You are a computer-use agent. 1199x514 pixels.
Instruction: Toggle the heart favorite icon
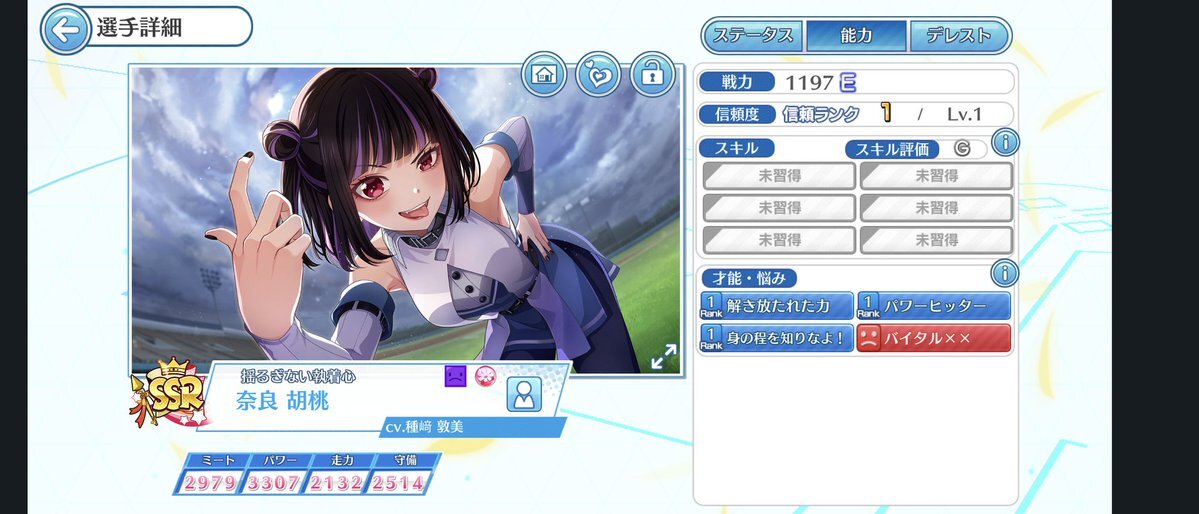[x=599, y=75]
